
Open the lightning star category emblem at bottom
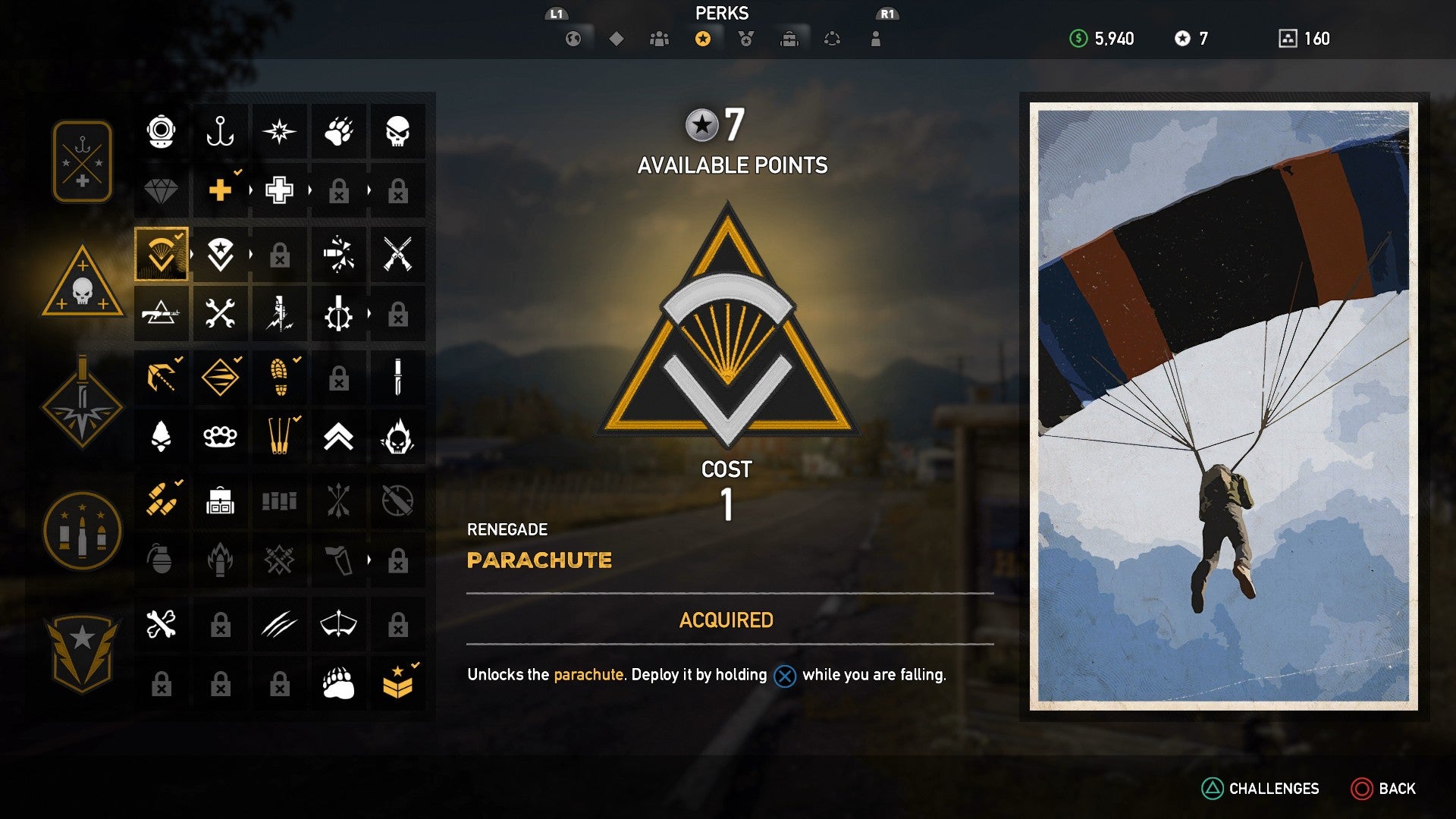(x=82, y=651)
